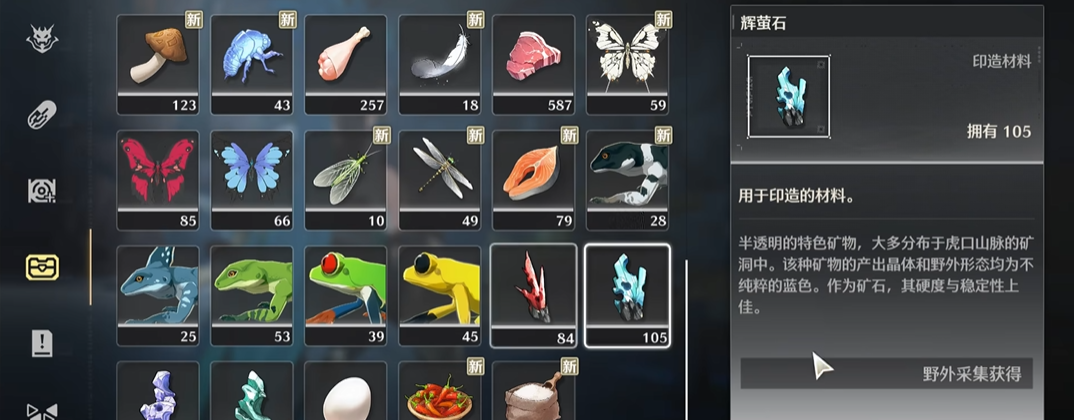Choose the red chili peppers slot

pyautogui.click(x=440, y=393)
